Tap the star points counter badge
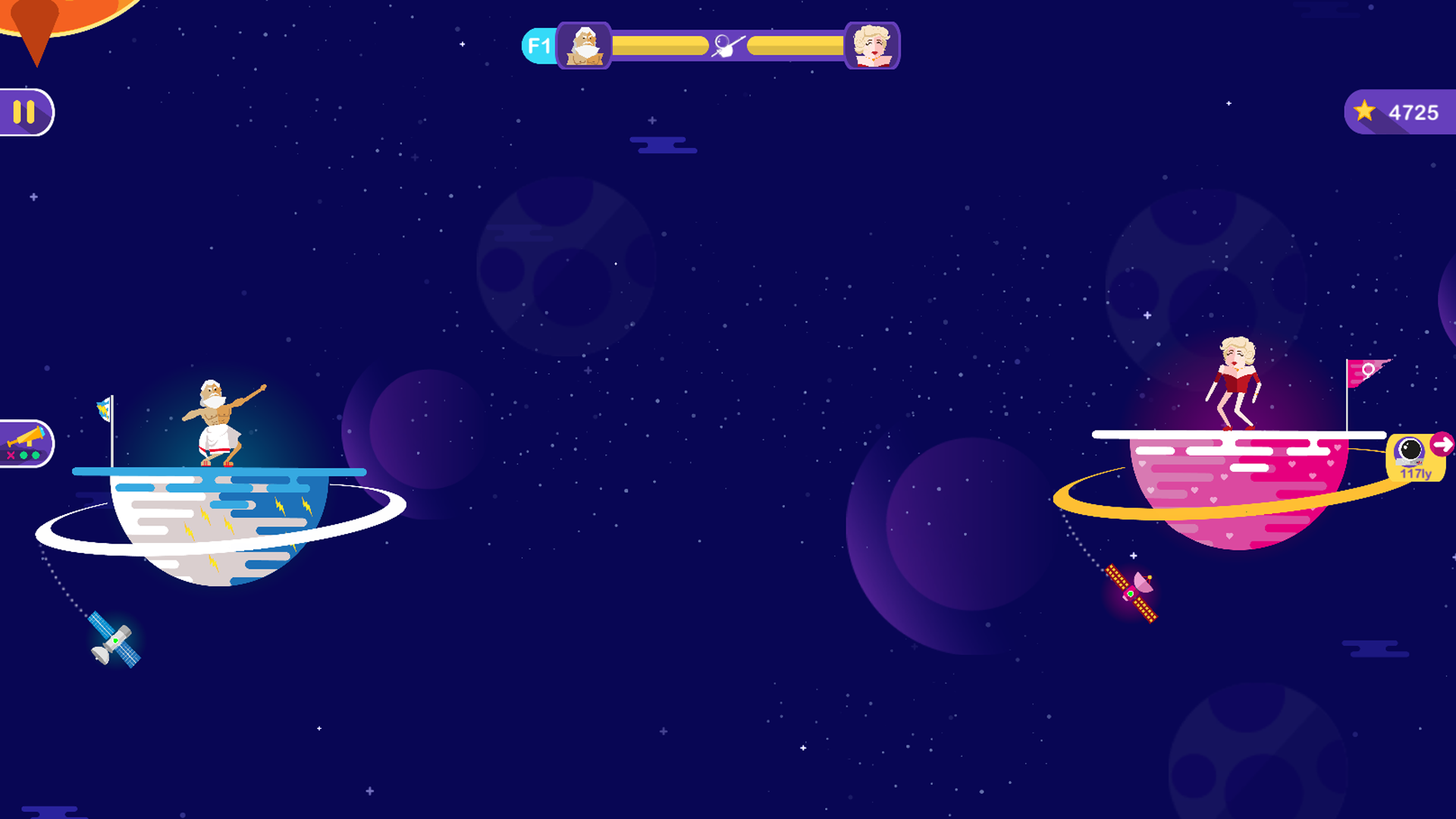The width and height of the screenshot is (1456, 819). [1400, 112]
